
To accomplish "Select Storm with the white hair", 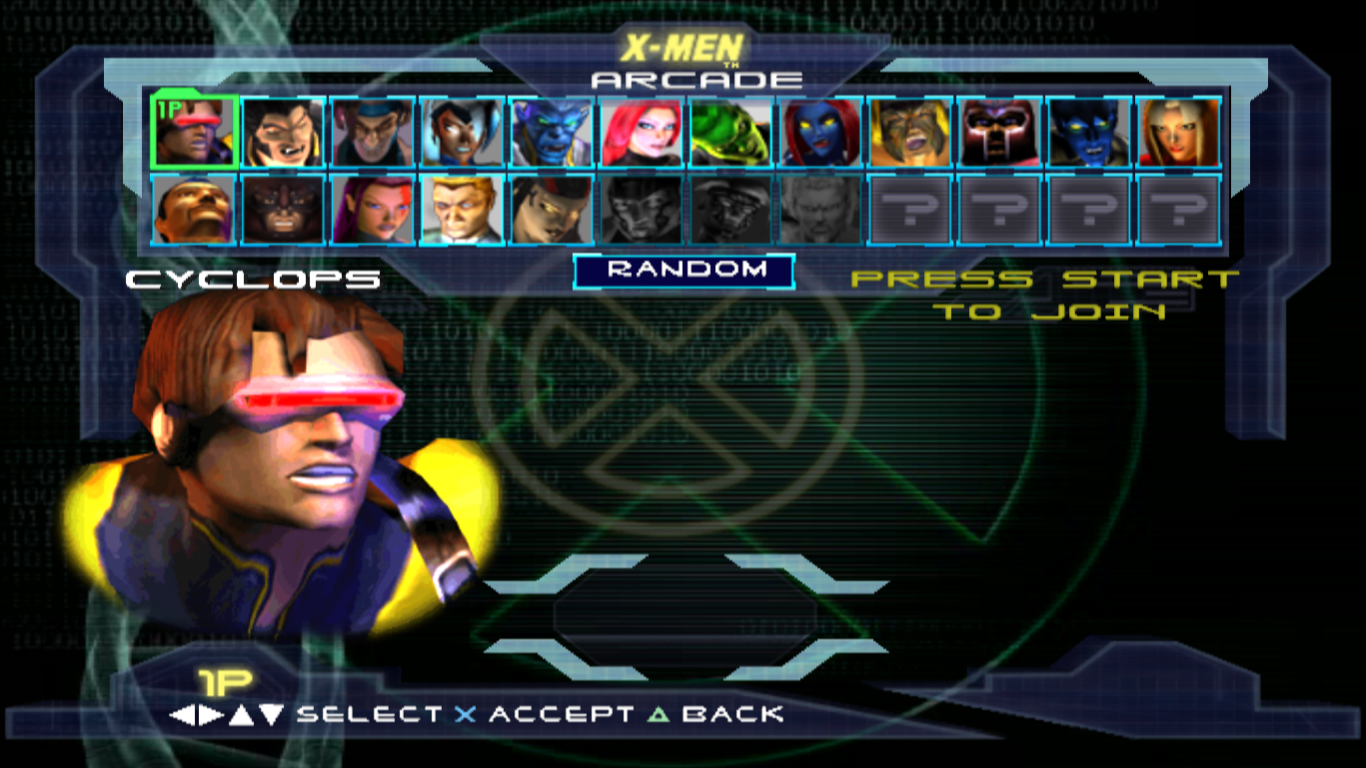I will click(462, 132).
